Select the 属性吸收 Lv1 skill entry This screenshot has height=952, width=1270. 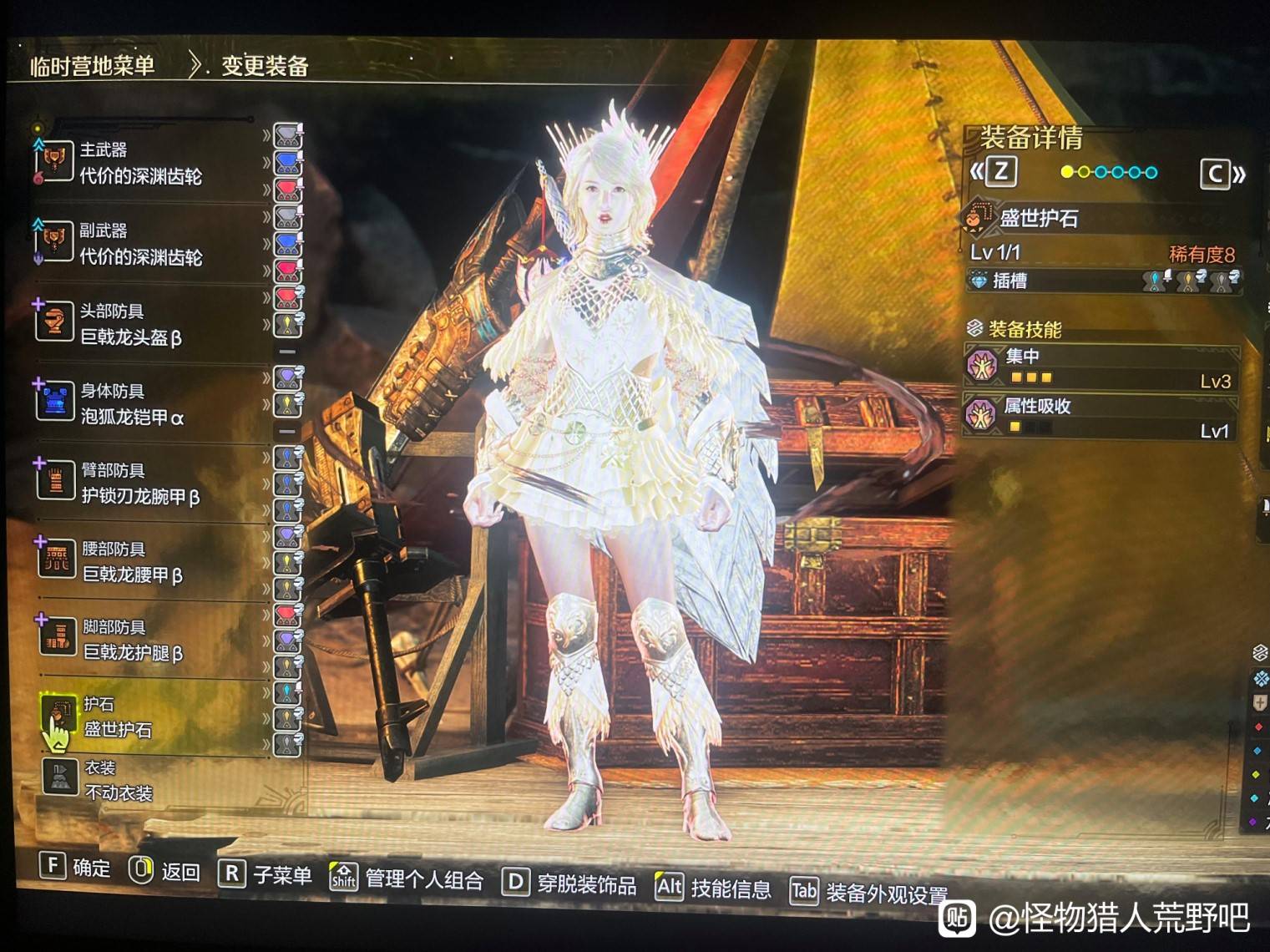point(1100,417)
